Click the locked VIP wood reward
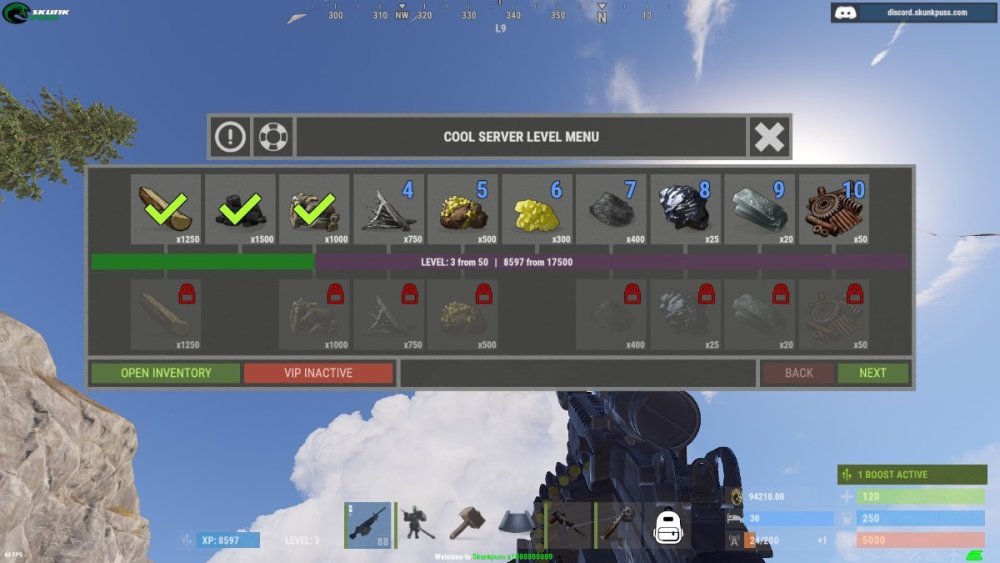 coord(166,313)
